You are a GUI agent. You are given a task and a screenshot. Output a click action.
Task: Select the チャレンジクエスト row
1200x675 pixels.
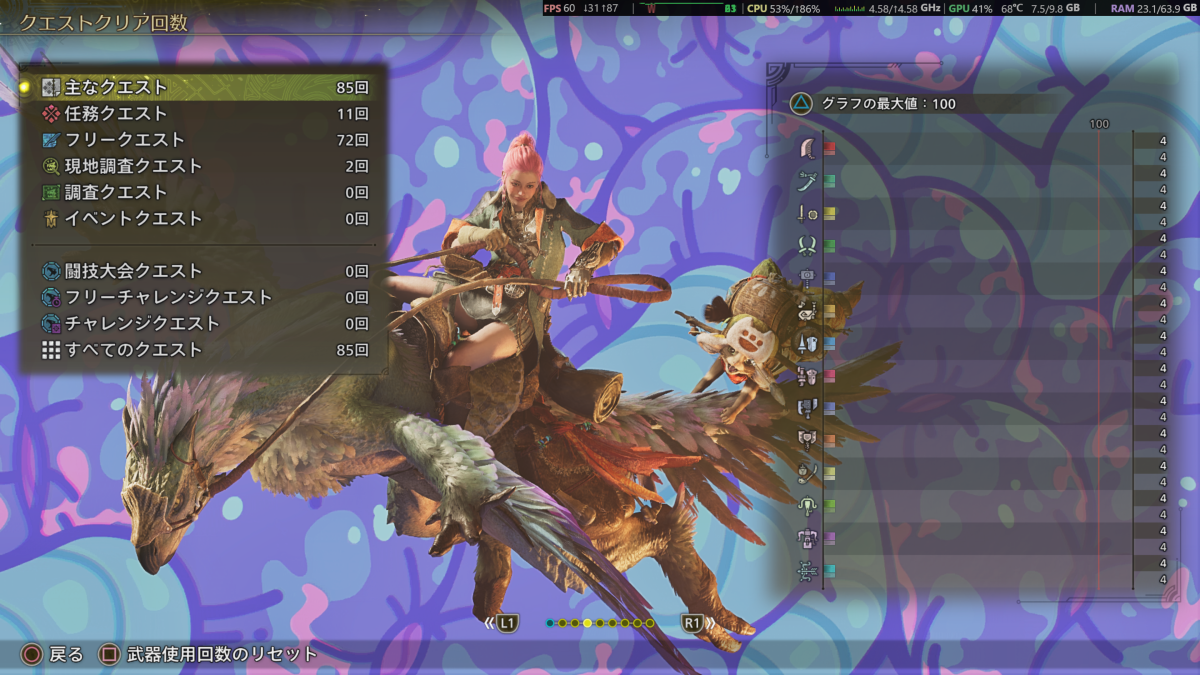(200, 323)
